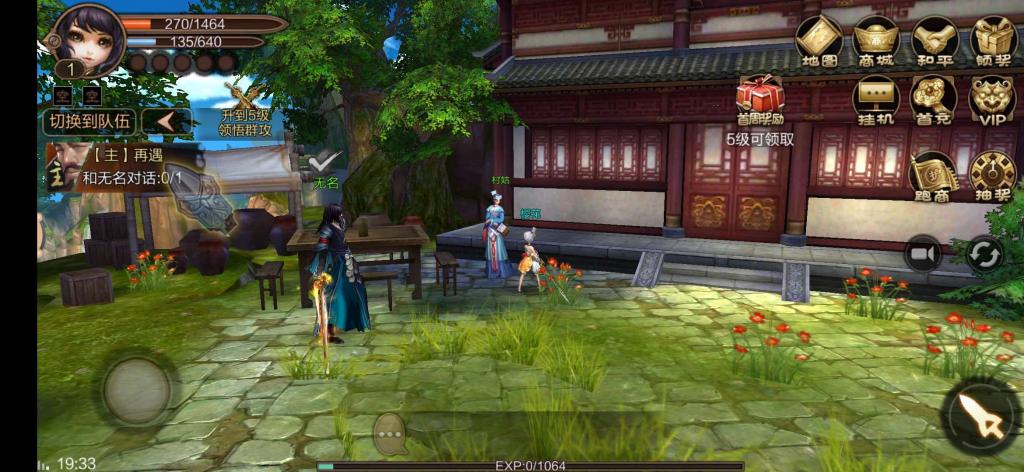Screen dimensions: 1024x472
Task: Tap the 升到5级 领悟群攻 crossed swords tip
Action: tap(245, 111)
